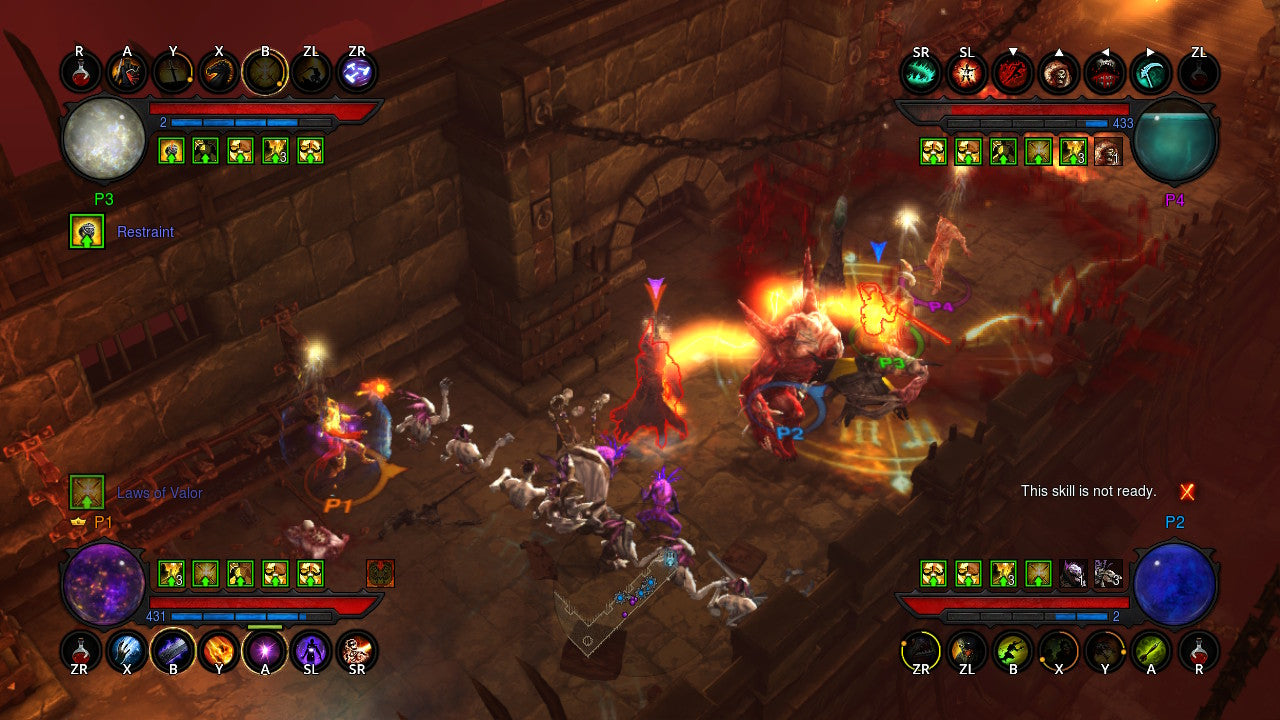The width and height of the screenshot is (1280, 720).
Task: Click the red X beside the skill warning
Action: click(1187, 491)
